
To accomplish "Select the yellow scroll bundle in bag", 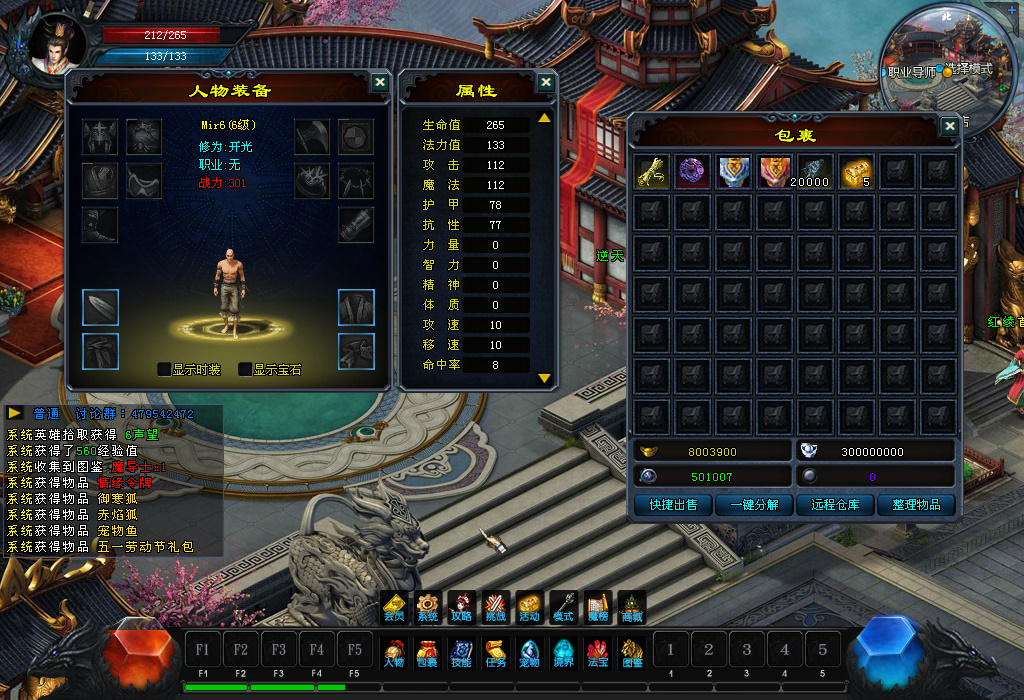I will click(651, 170).
